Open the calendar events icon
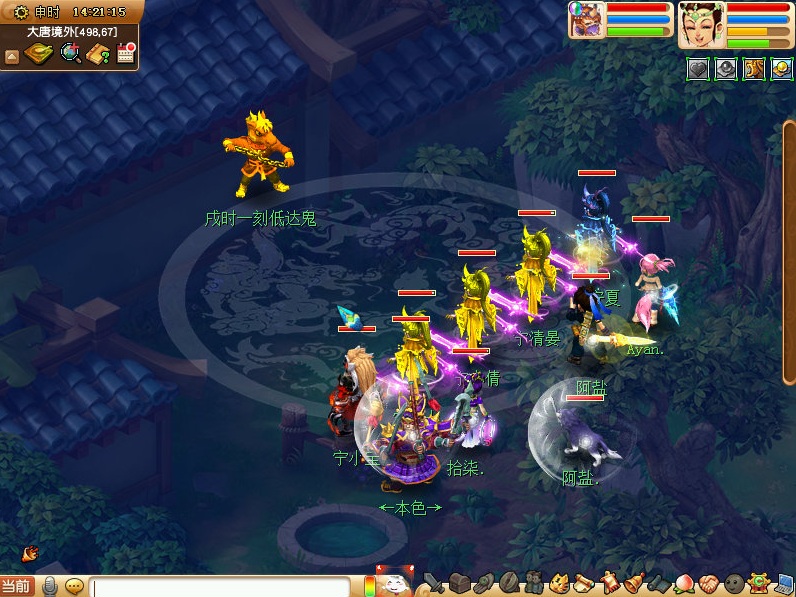 point(125,54)
